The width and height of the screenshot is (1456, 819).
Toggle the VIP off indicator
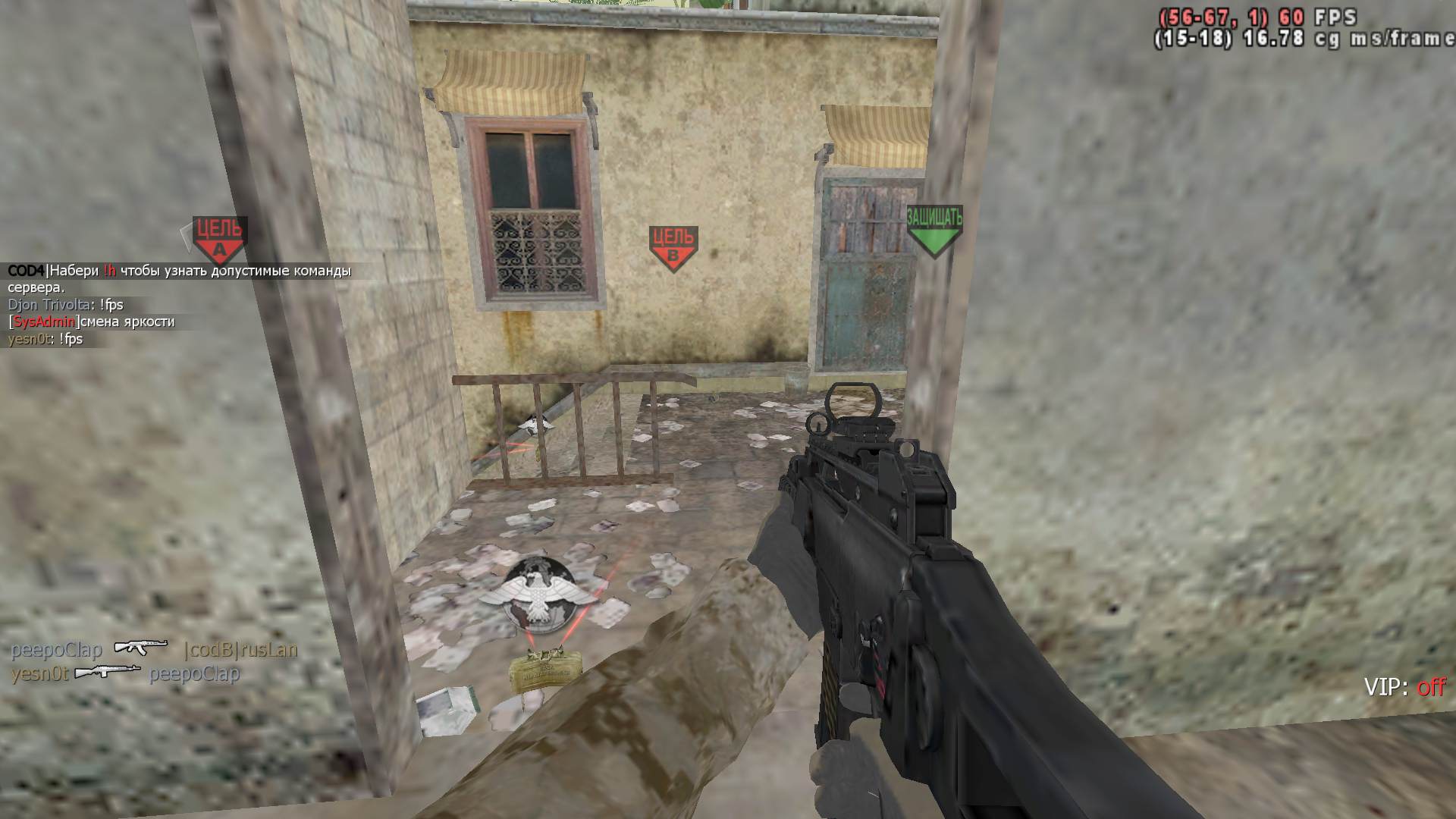point(1404,687)
